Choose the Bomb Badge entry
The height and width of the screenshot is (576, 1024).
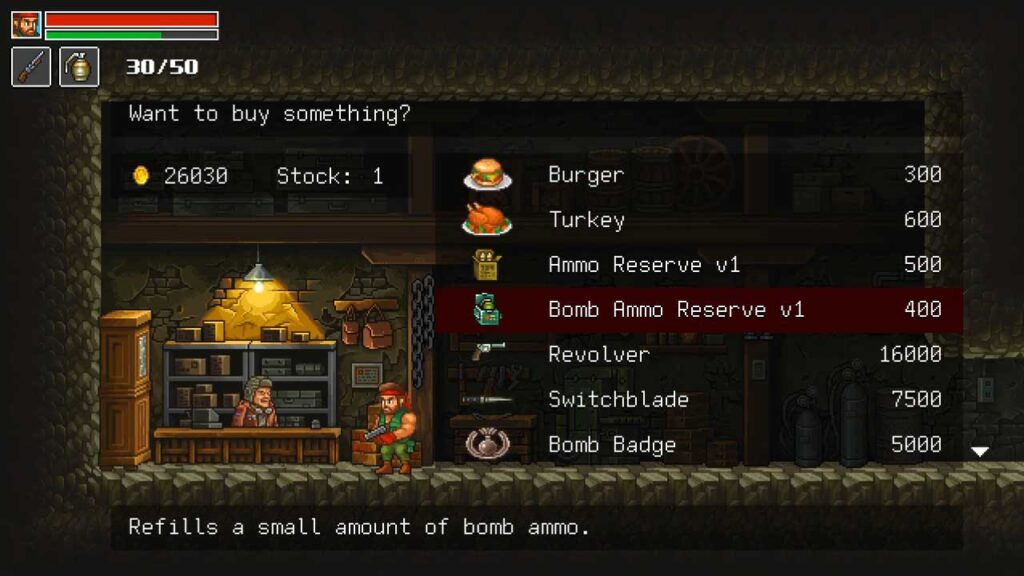point(700,445)
